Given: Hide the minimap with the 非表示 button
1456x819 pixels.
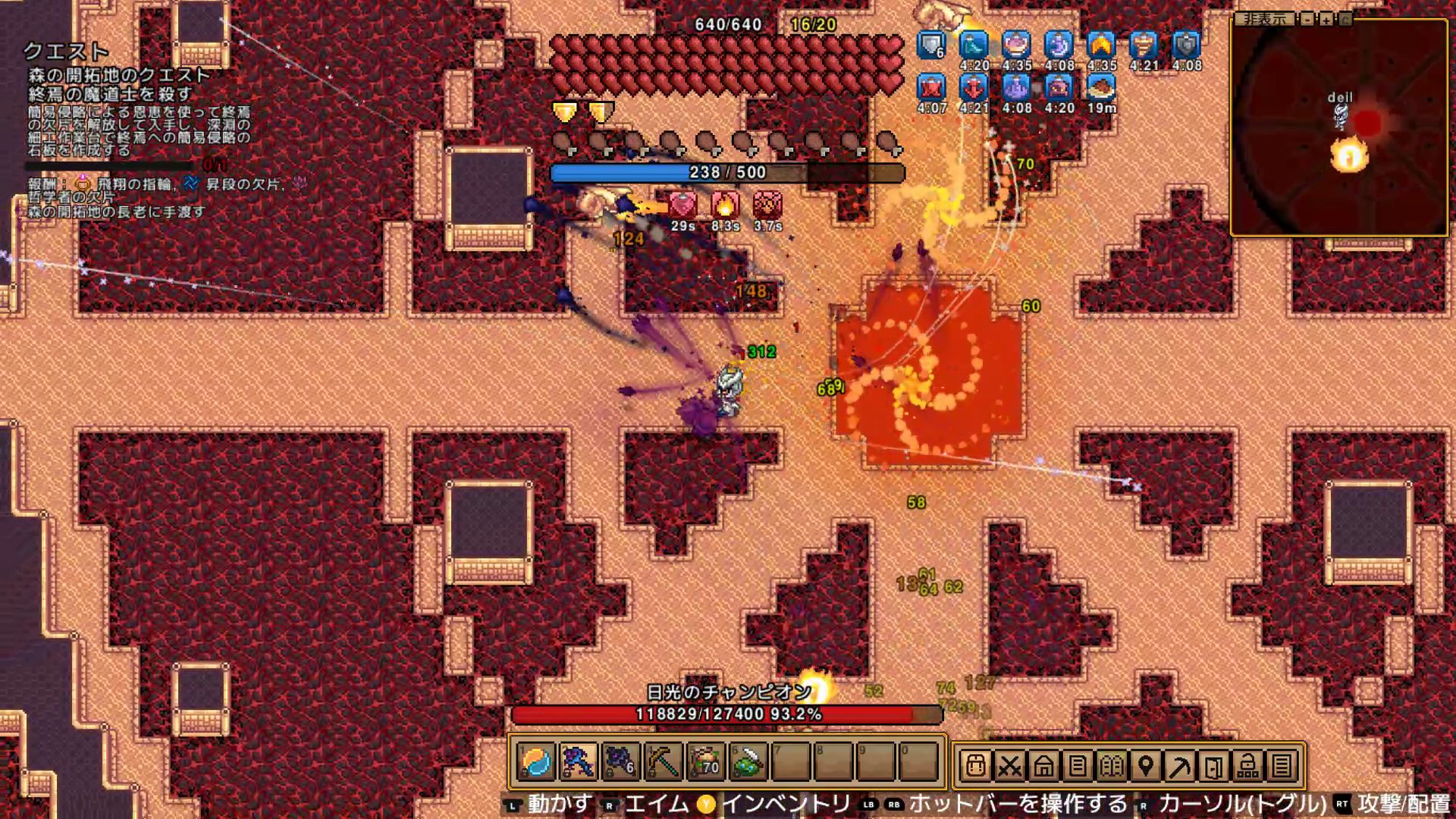Looking at the screenshot, I should coord(1265,20).
